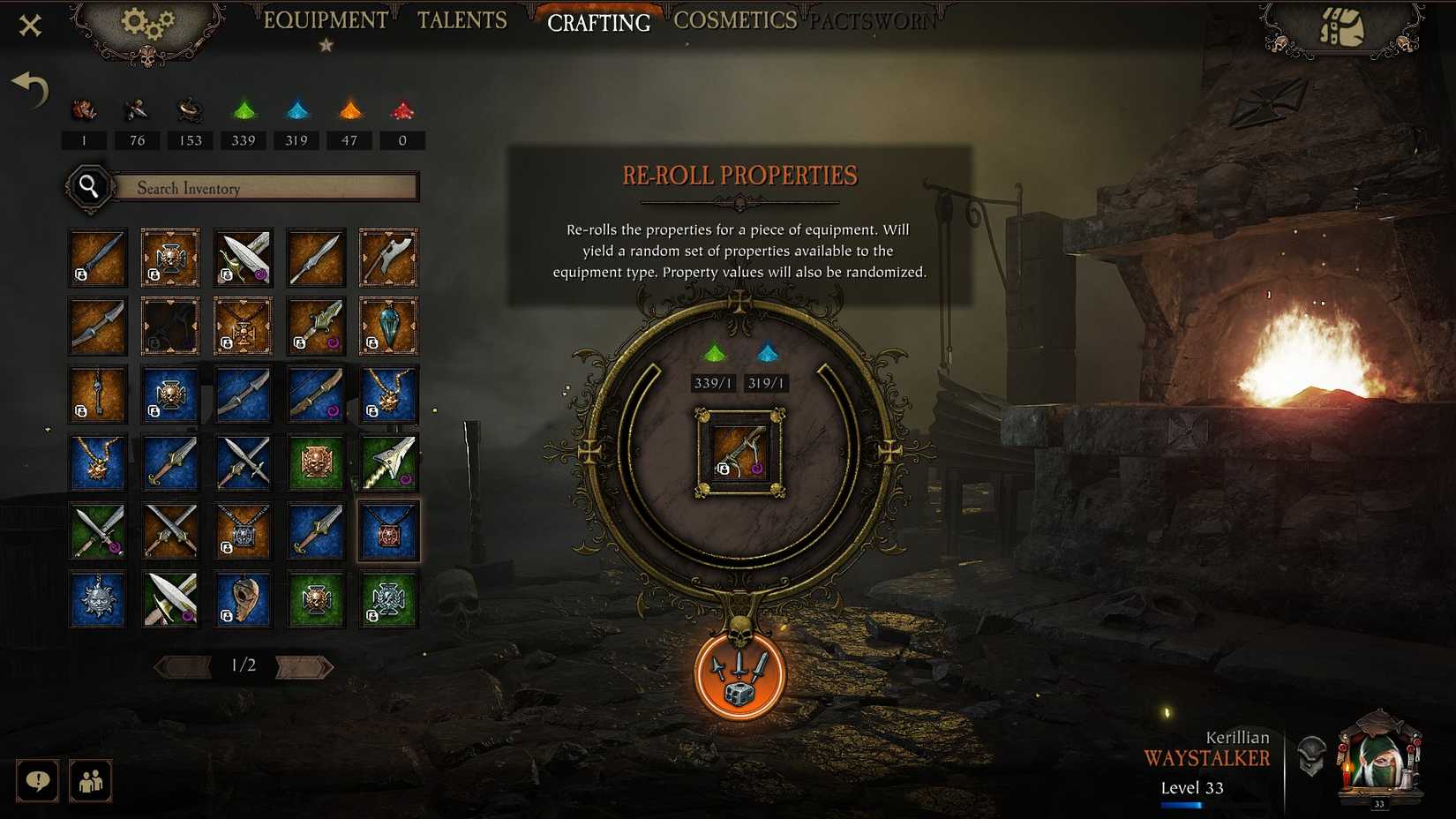This screenshot has height=819, width=1456.
Task: Click the magnifying glass search icon
Action: coord(87,187)
